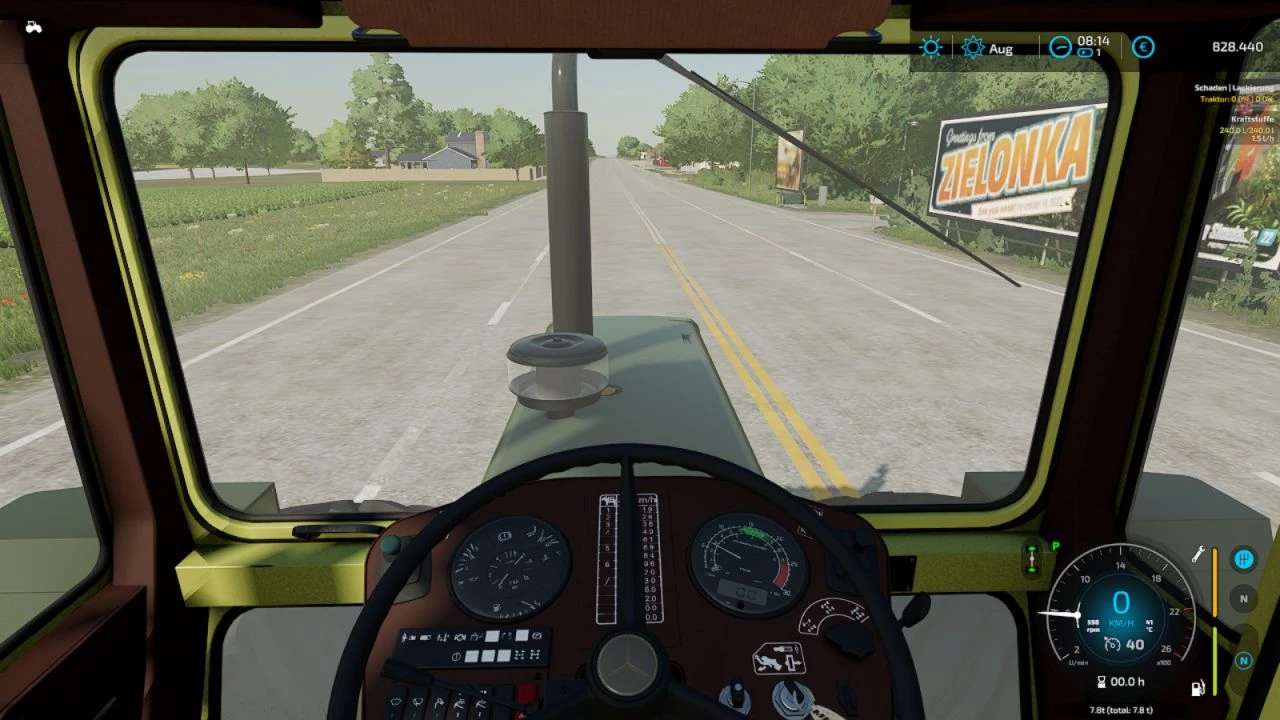1280x720 pixels.
Task: Click the tractor icon in top corner
Action: pyautogui.click(x=33, y=27)
